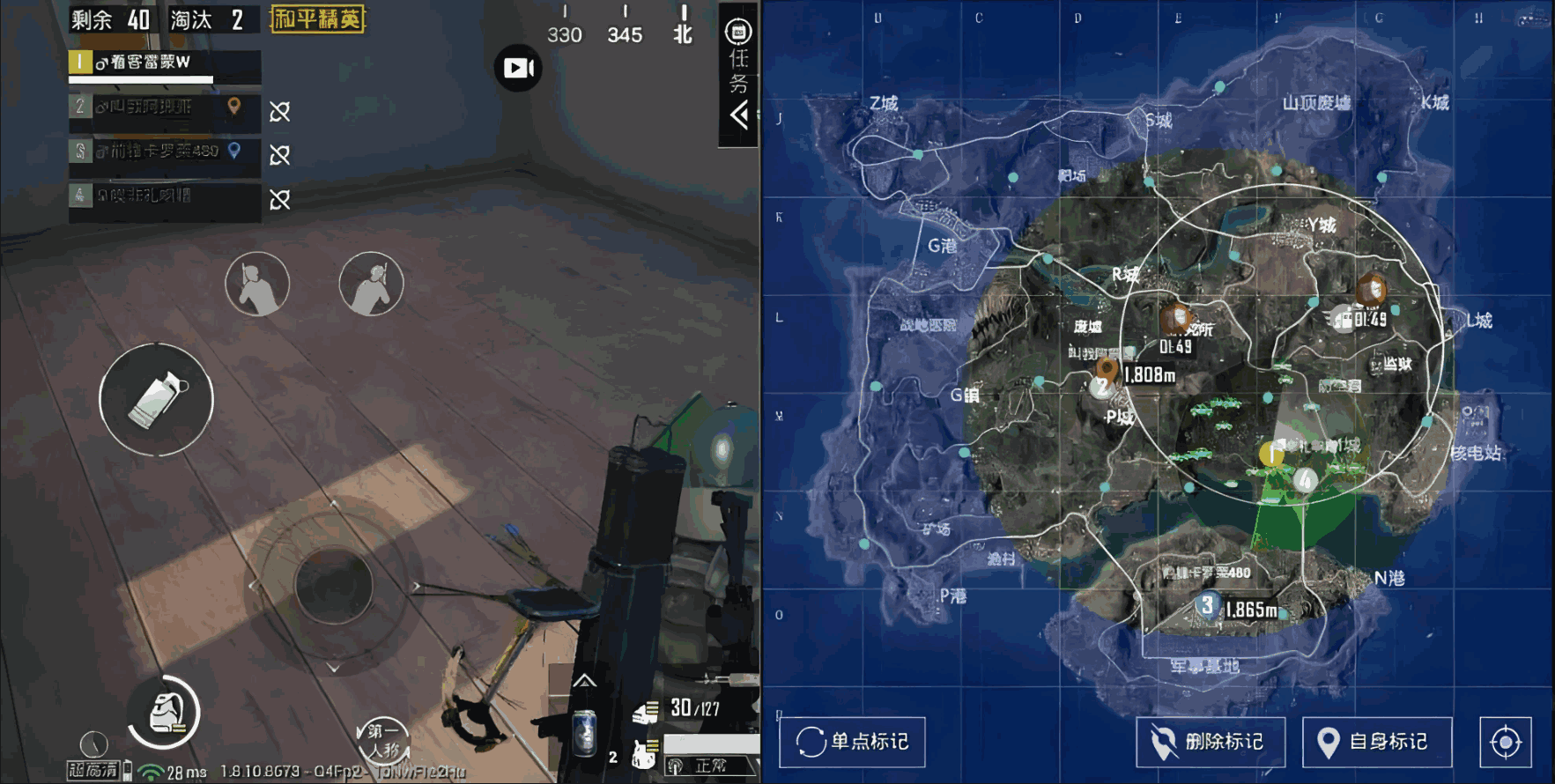
Task: Toggle mute for teammate 卡罗莱480
Action: [x=280, y=156]
